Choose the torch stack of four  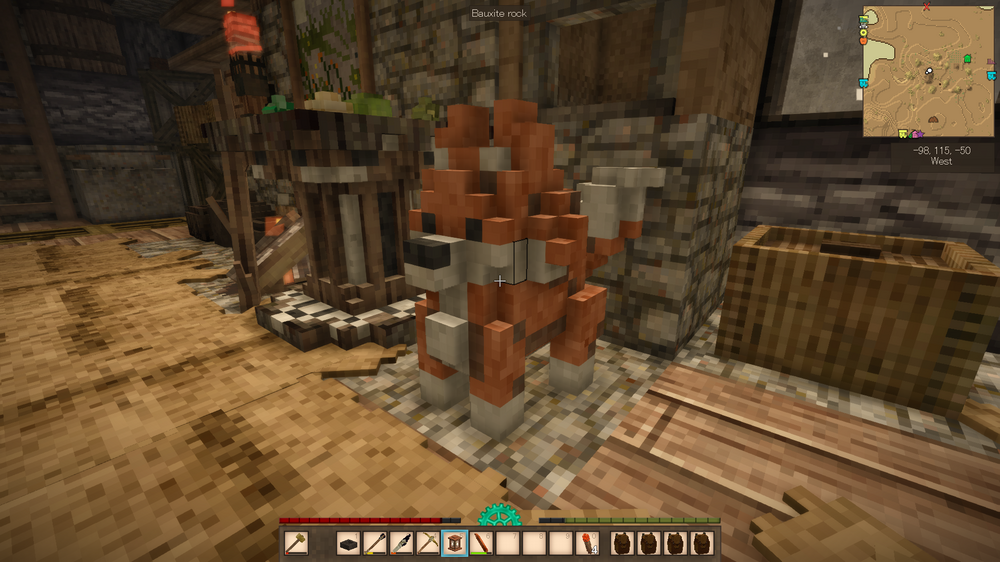(587, 543)
